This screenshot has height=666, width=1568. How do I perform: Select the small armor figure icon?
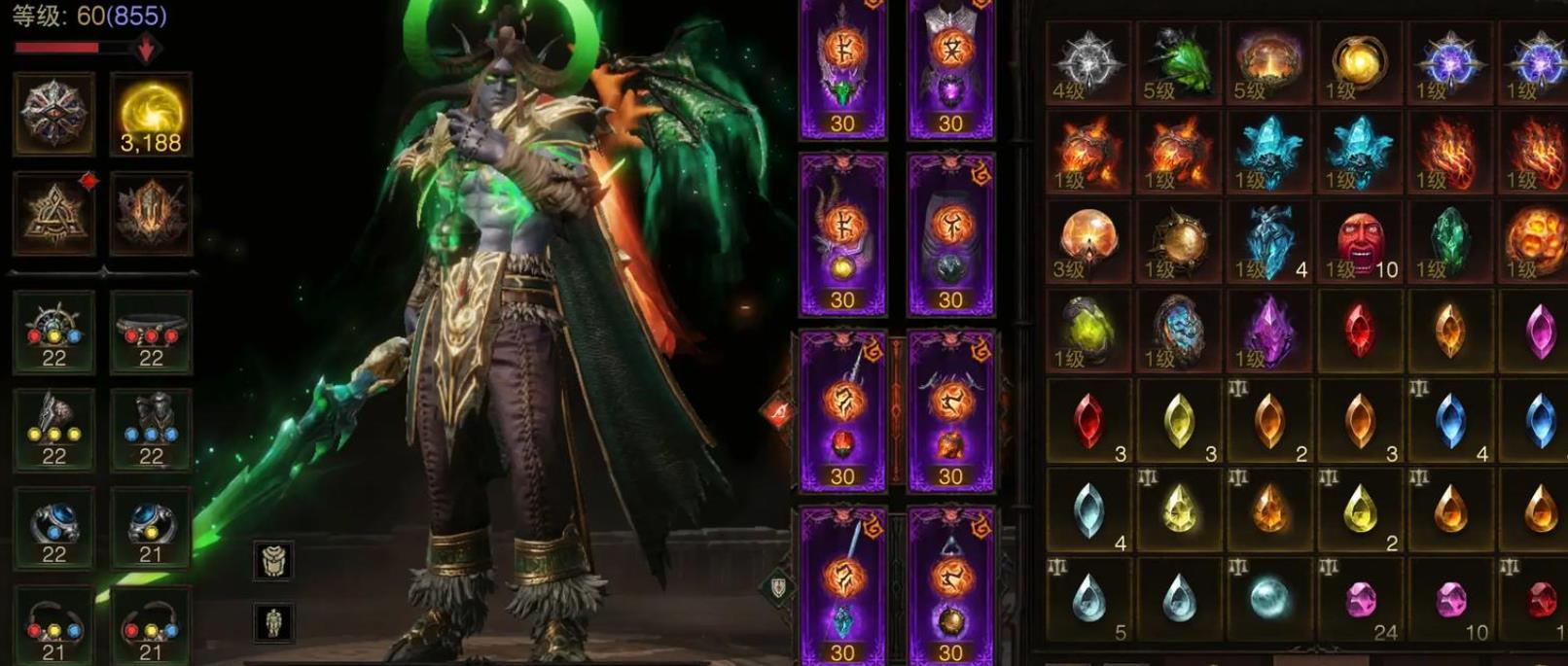pyautogui.click(x=273, y=622)
